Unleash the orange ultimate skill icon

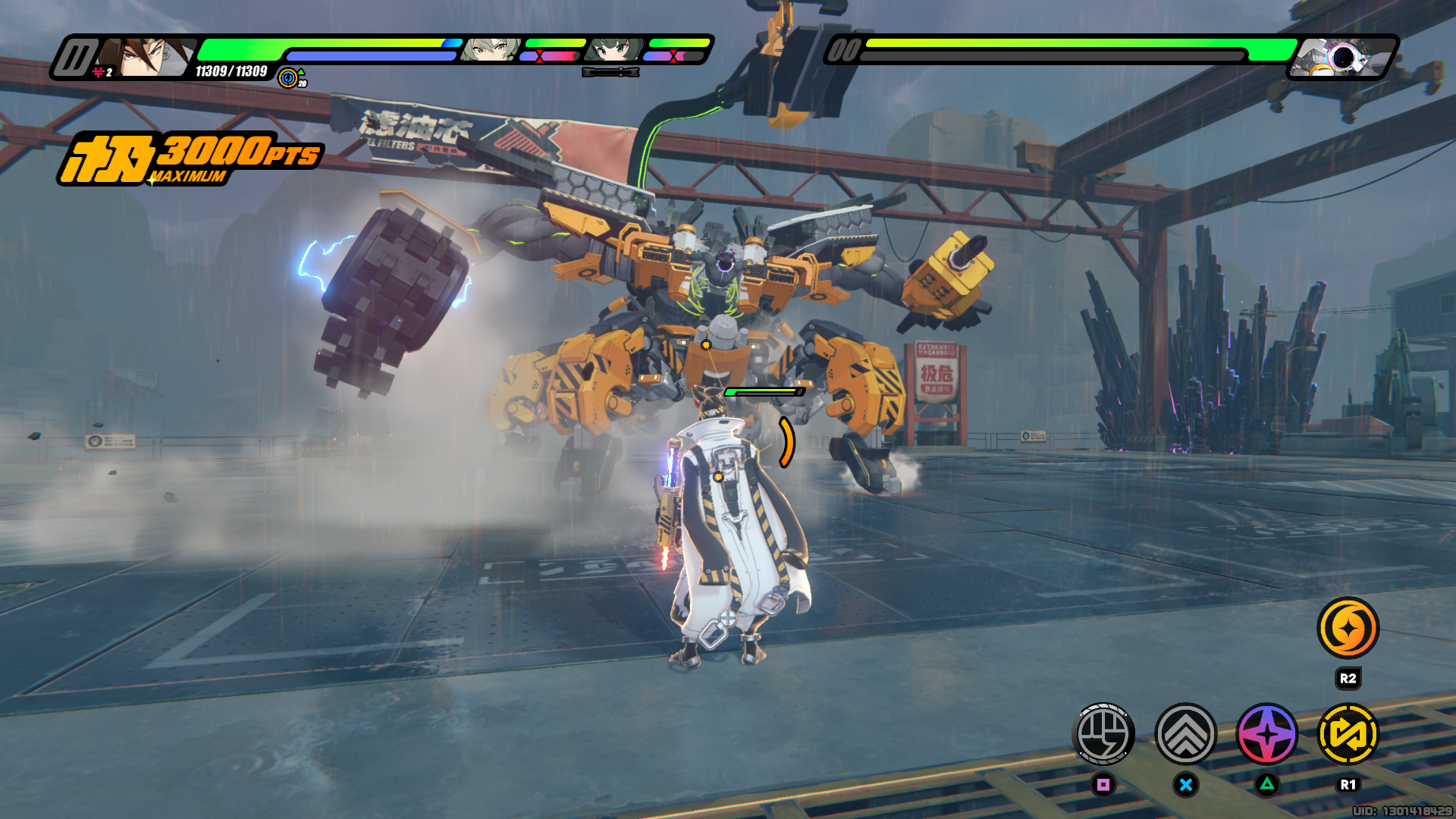point(1348,628)
